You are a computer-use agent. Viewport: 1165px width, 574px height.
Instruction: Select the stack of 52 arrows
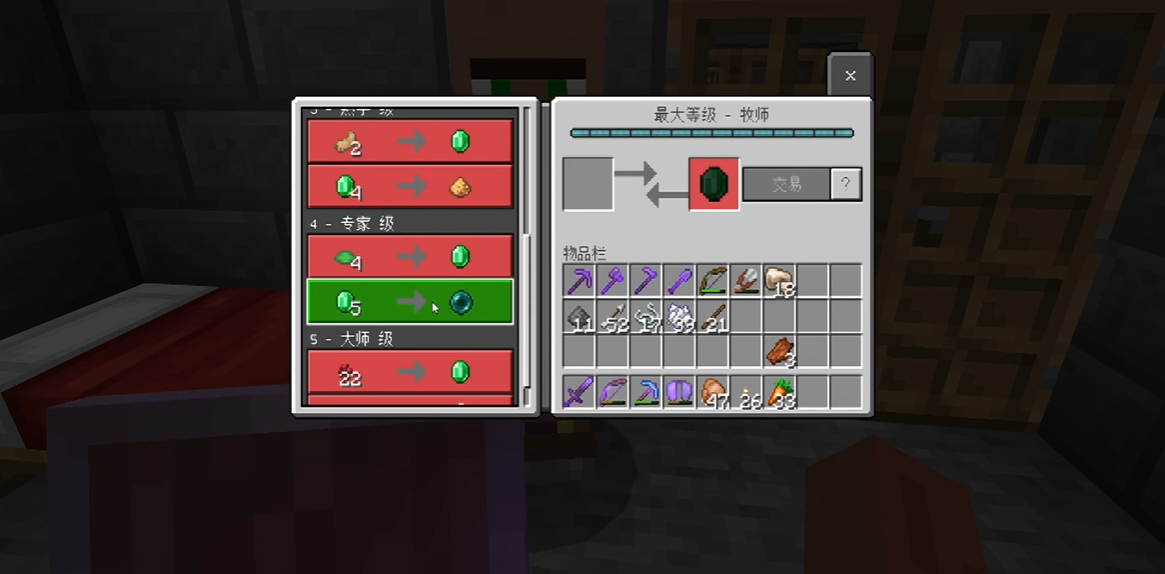(x=613, y=316)
